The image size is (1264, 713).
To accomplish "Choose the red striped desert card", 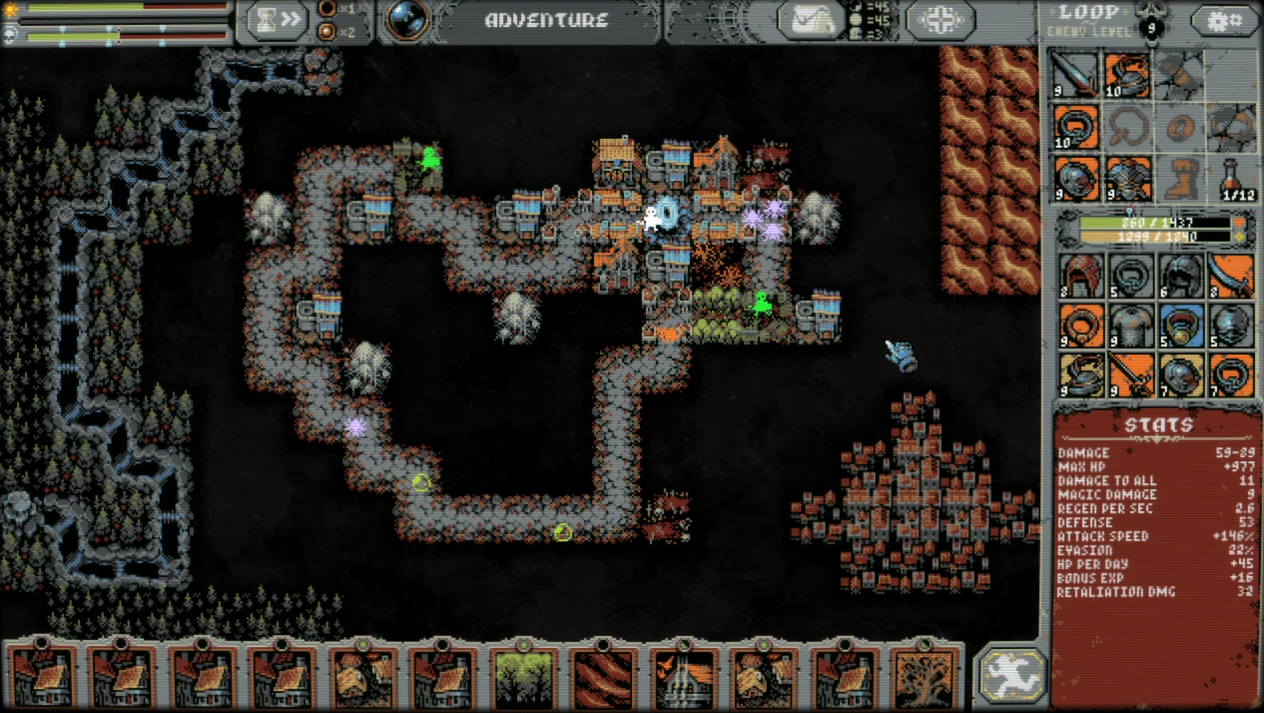I will (604, 678).
